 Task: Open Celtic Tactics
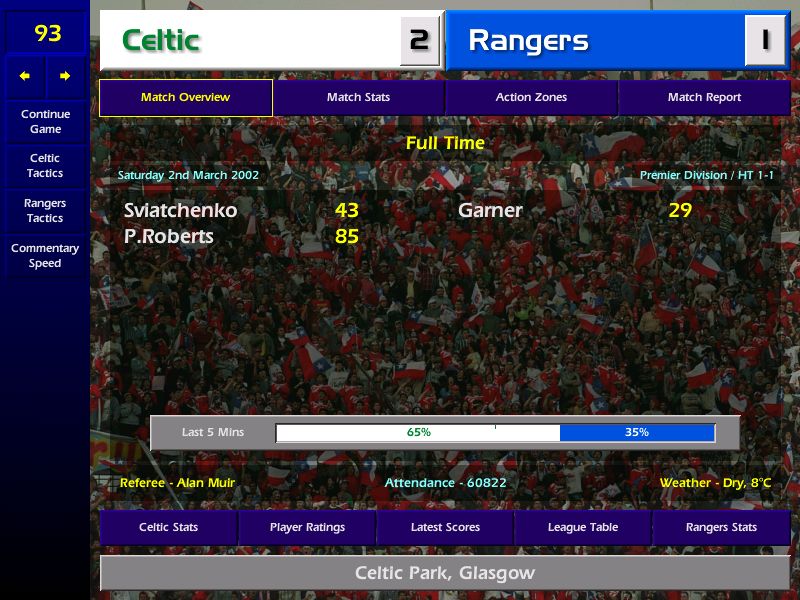(45, 166)
